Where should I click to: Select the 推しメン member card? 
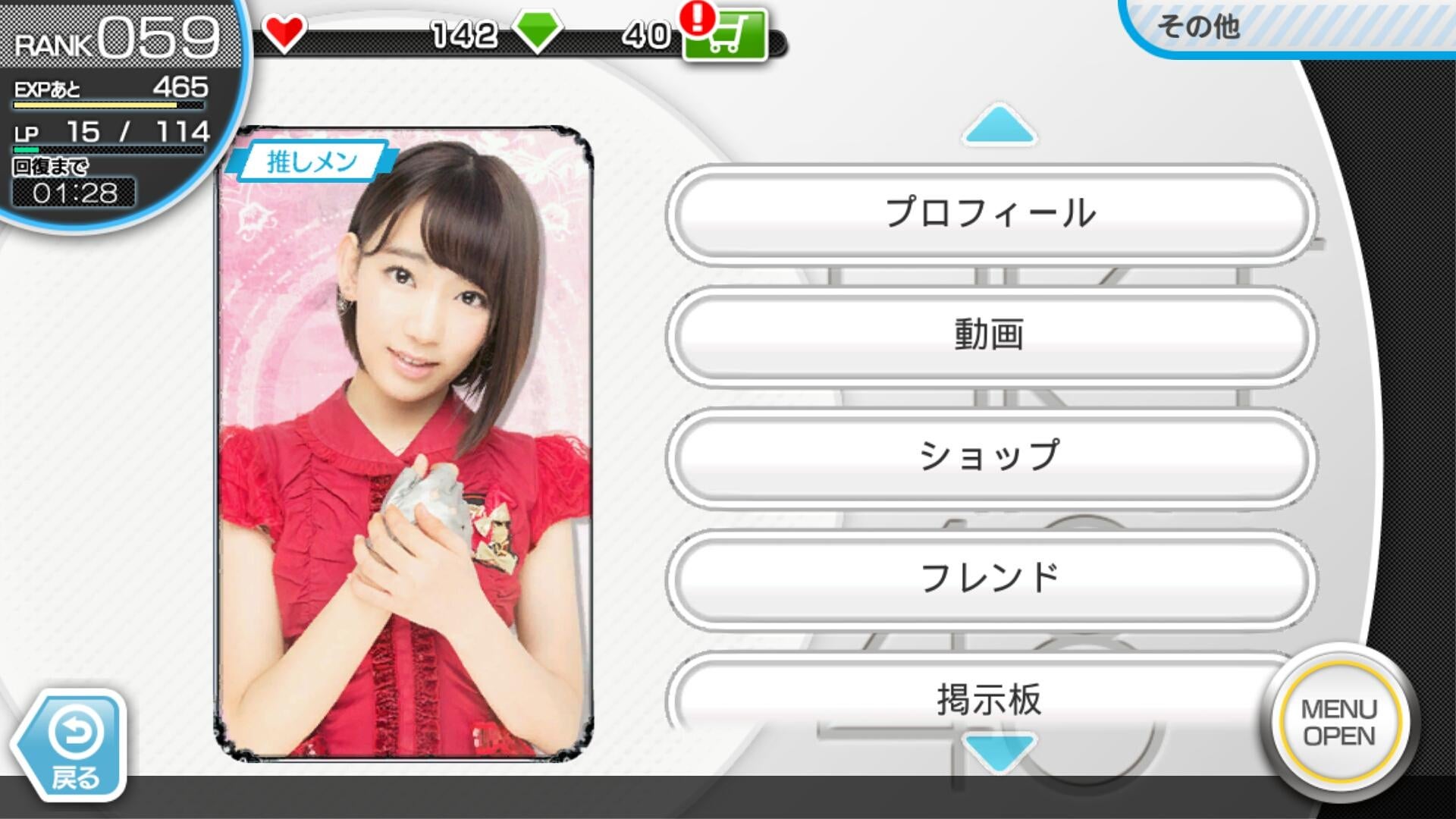[404, 444]
